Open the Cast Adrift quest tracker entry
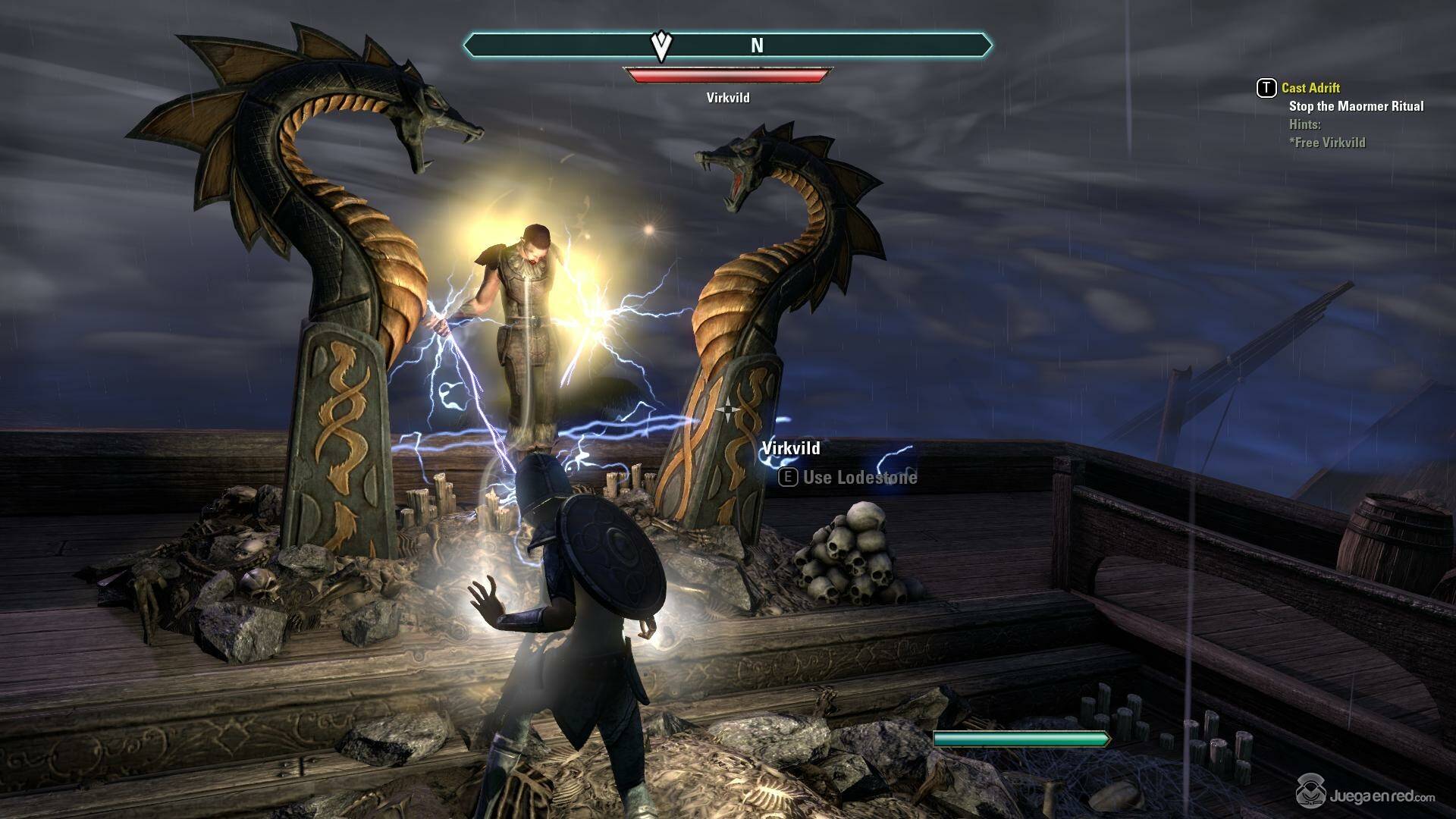This screenshot has height=819, width=1456. pos(1310,88)
